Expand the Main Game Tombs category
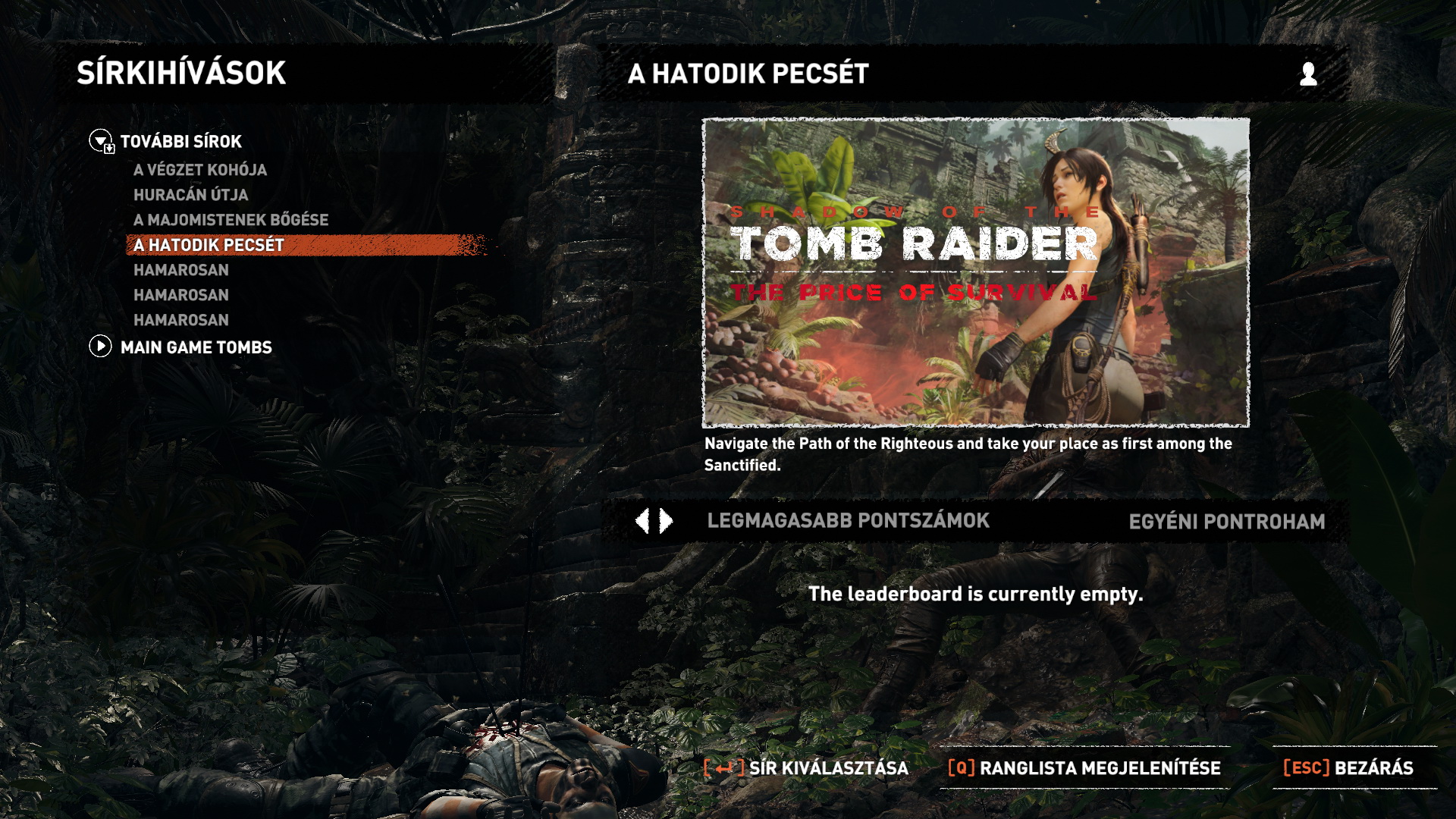 pos(101,347)
